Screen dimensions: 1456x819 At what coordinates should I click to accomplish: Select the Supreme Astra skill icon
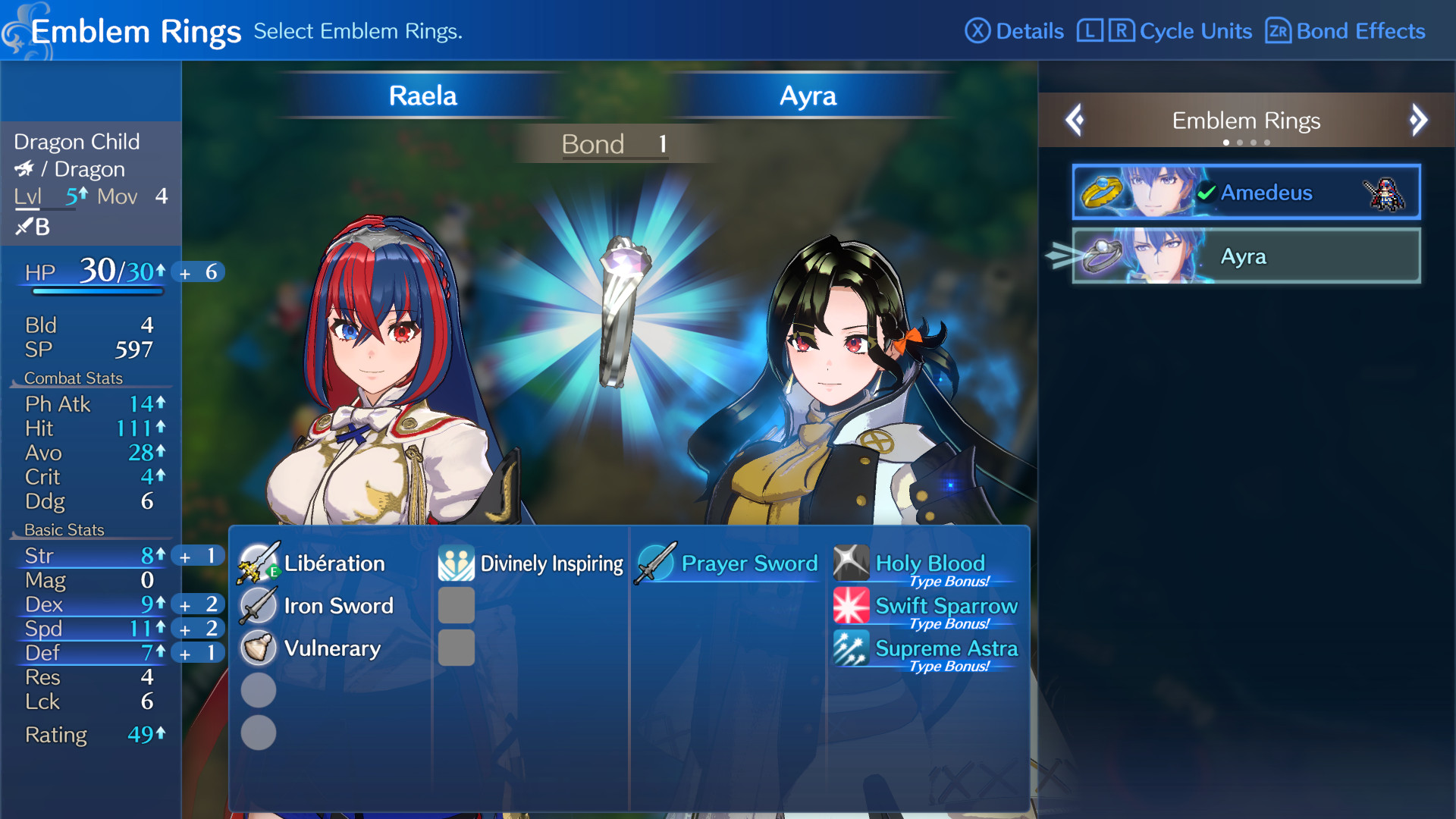851,648
